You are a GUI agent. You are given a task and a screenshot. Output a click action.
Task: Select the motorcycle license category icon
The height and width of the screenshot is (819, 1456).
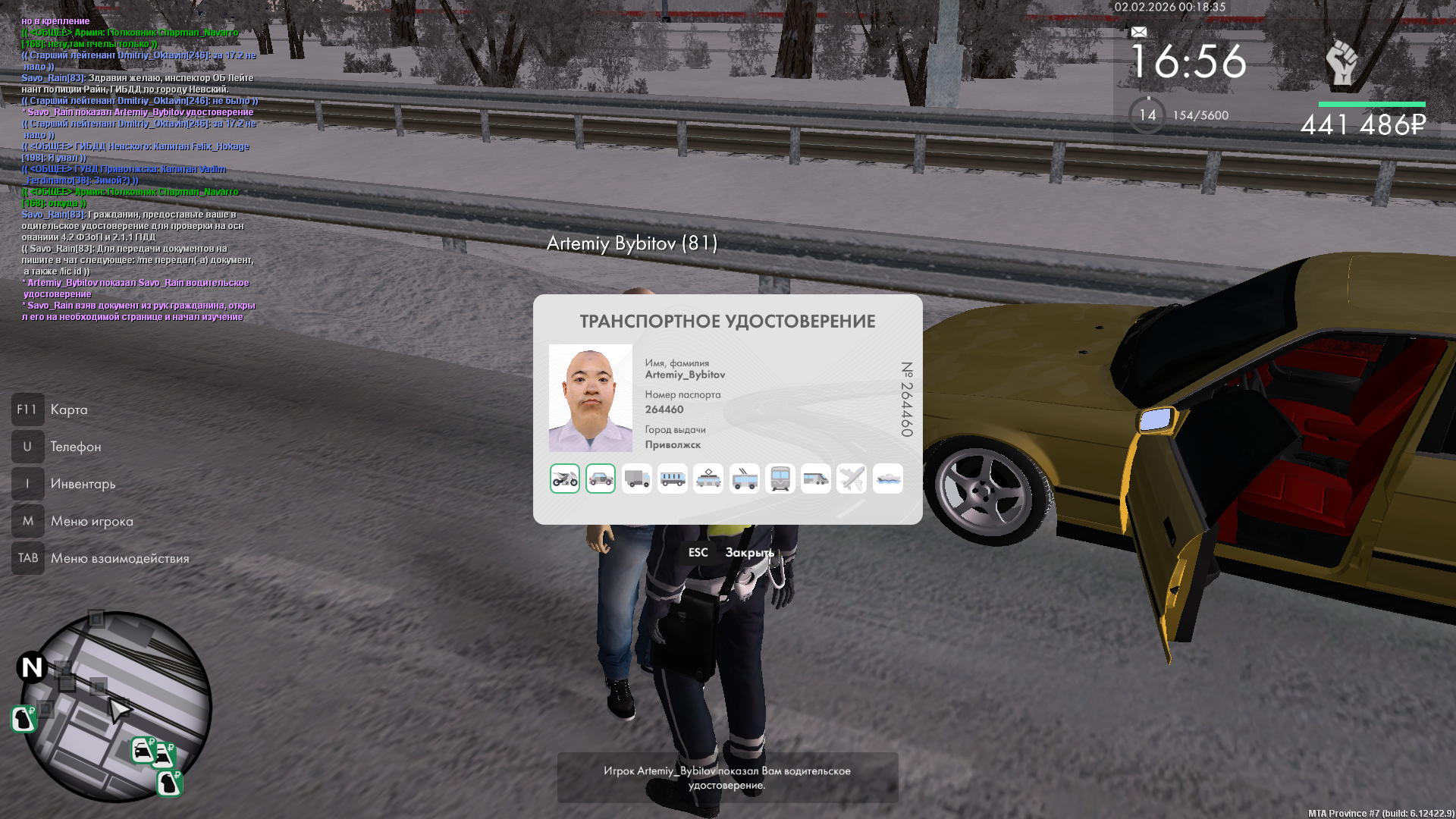(565, 479)
